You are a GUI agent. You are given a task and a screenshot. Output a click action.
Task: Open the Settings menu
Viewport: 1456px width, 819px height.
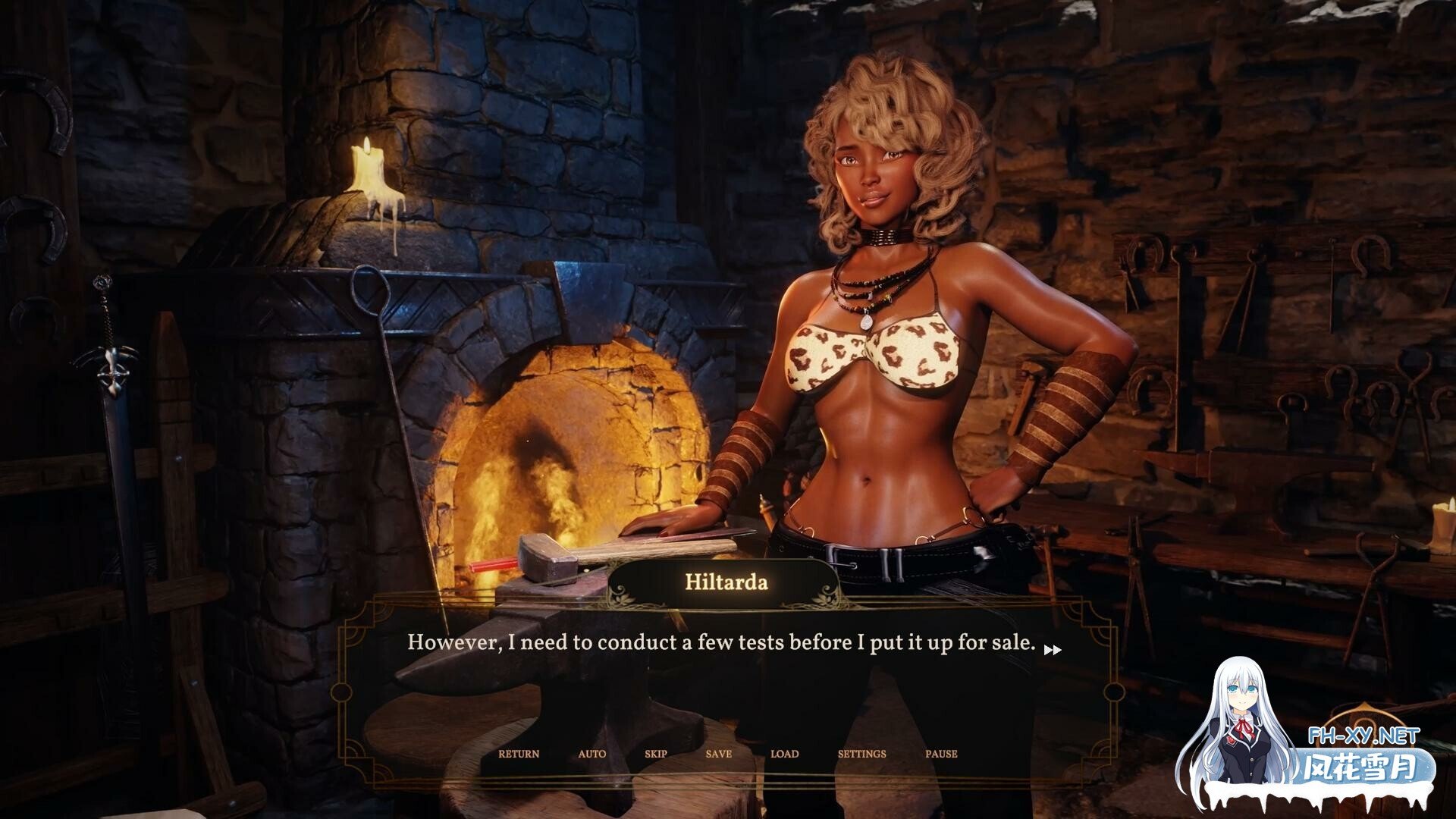(x=861, y=754)
